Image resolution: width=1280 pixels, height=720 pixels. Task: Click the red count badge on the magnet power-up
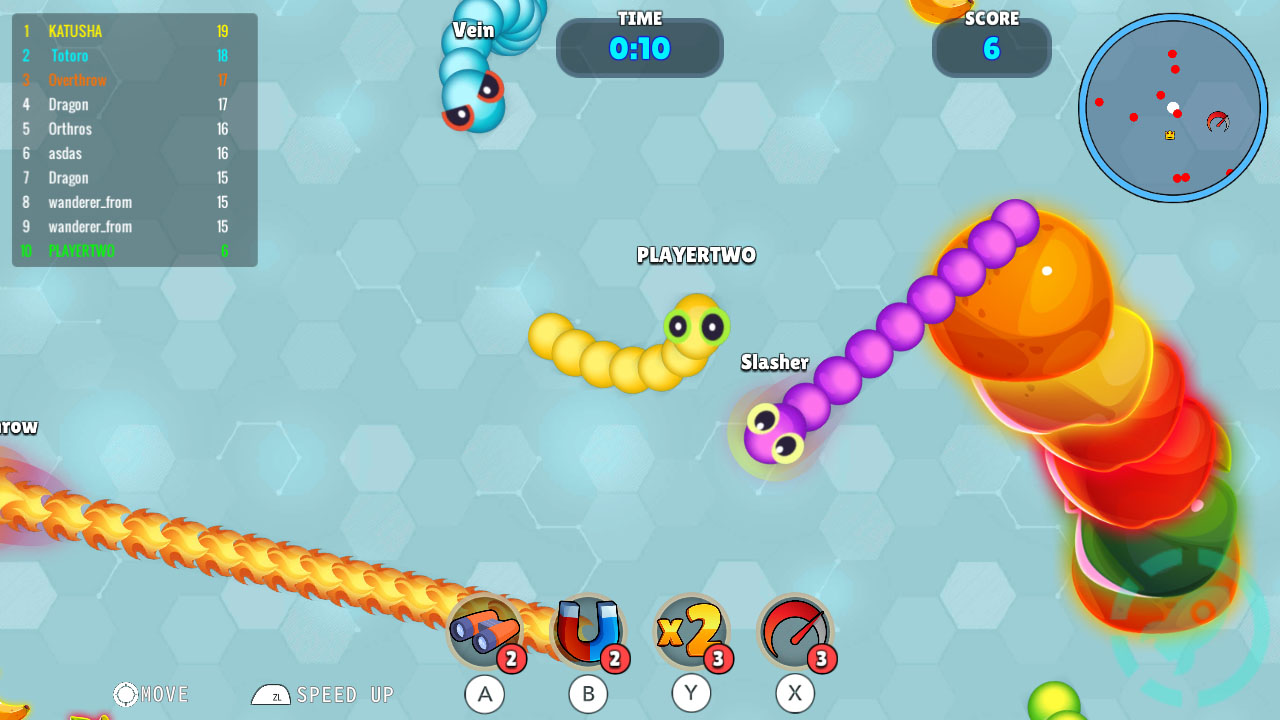point(617,660)
